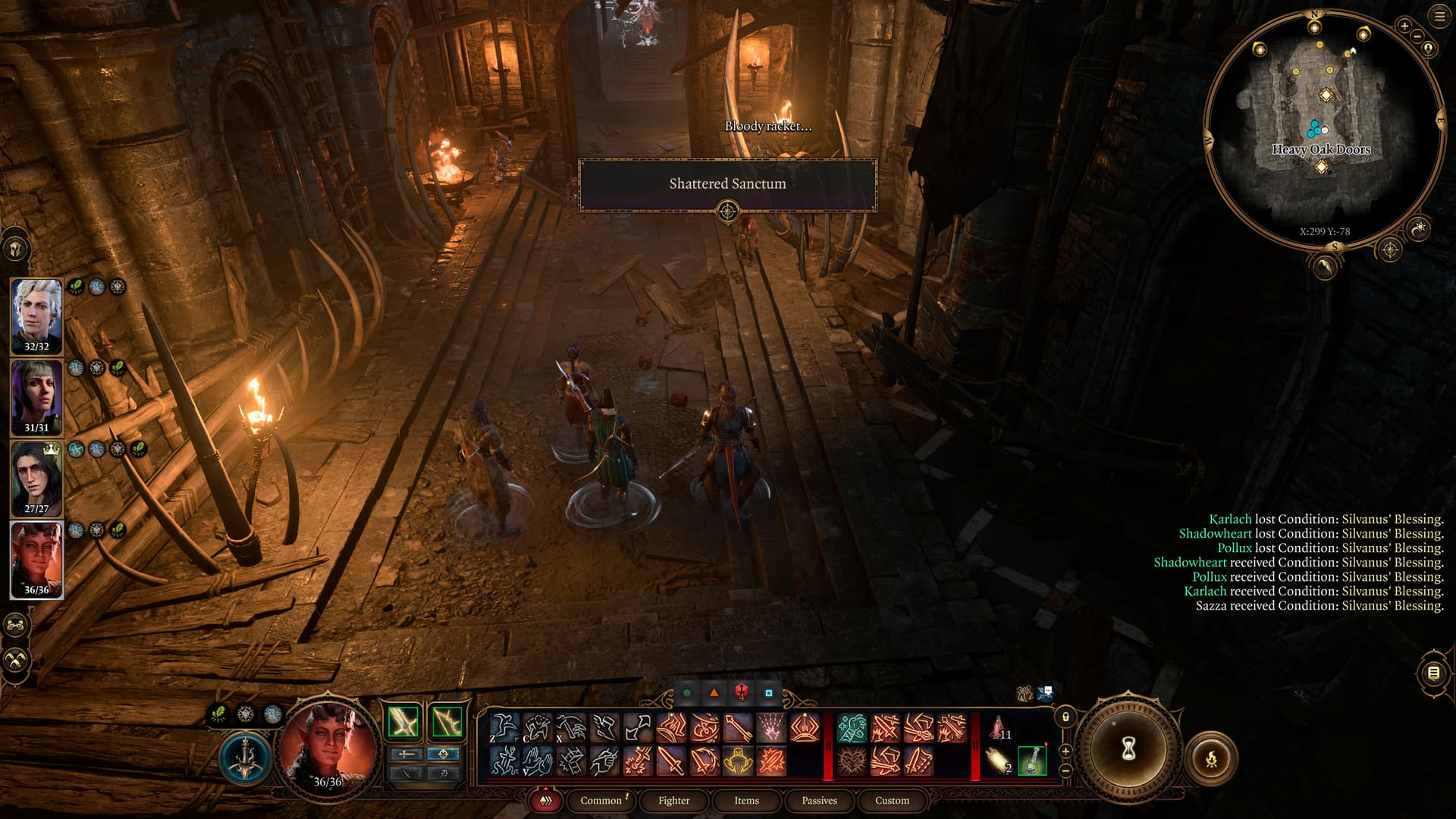This screenshot has width=1456, height=819.
Task: Select Astarion's party portrait
Action: click(x=36, y=315)
